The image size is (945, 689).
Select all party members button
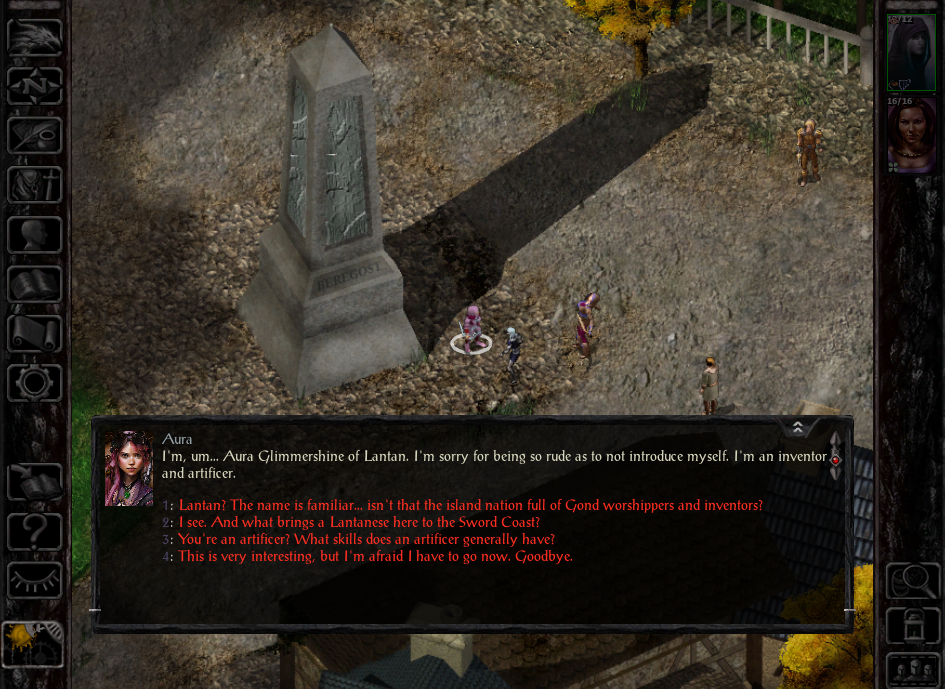[x=912, y=669]
